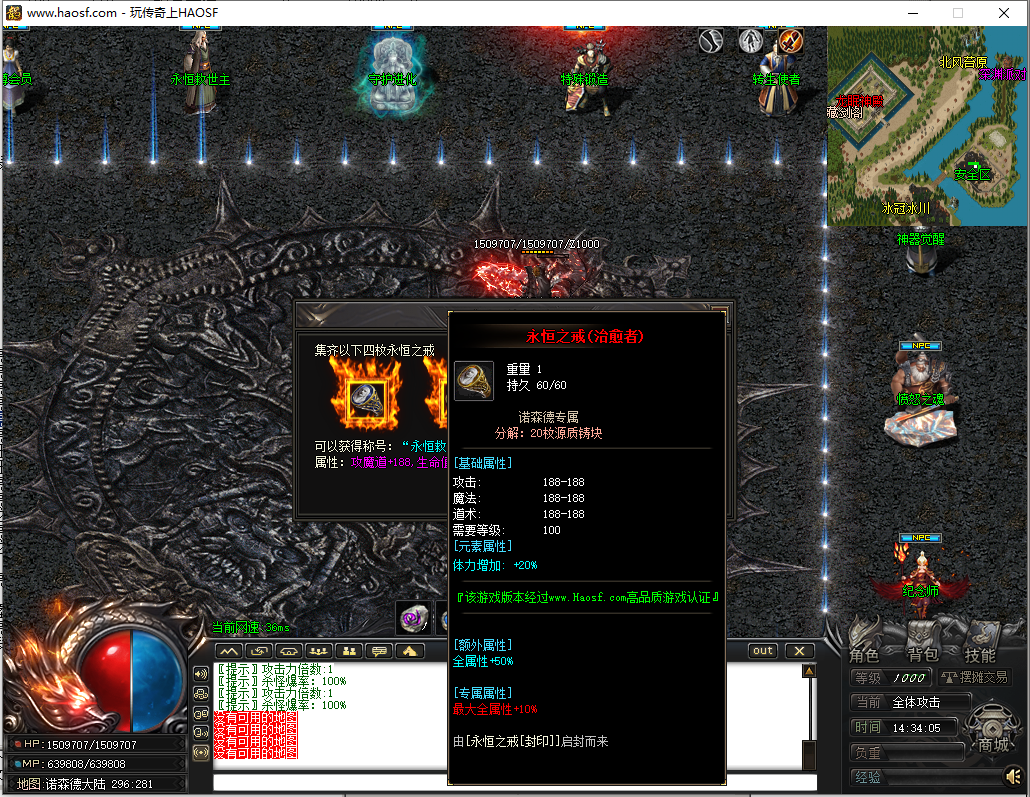
Task: Close the game window
Action: [1004, 13]
